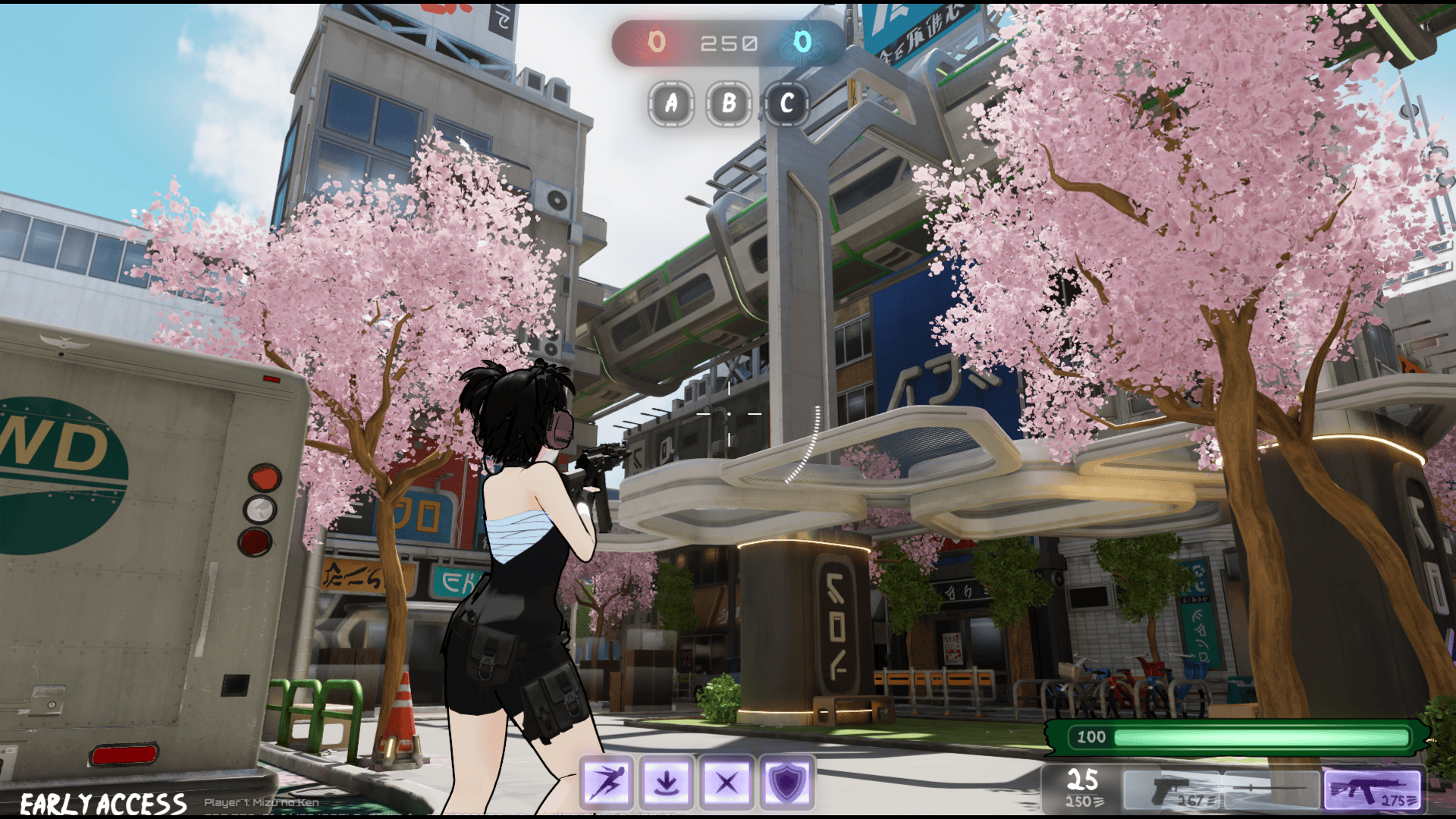Trigger the crossed blades X ability
The image size is (1456, 819).
726,782
